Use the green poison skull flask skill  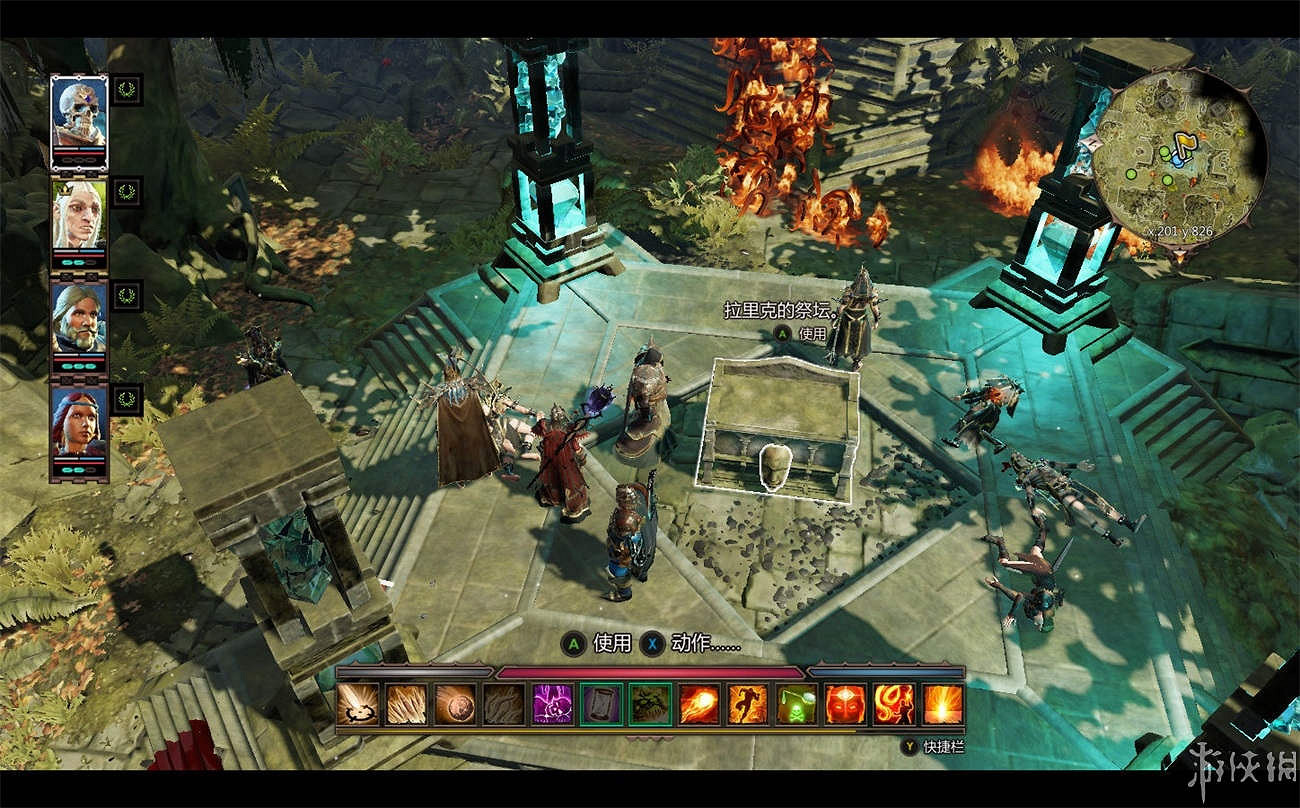point(796,704)
